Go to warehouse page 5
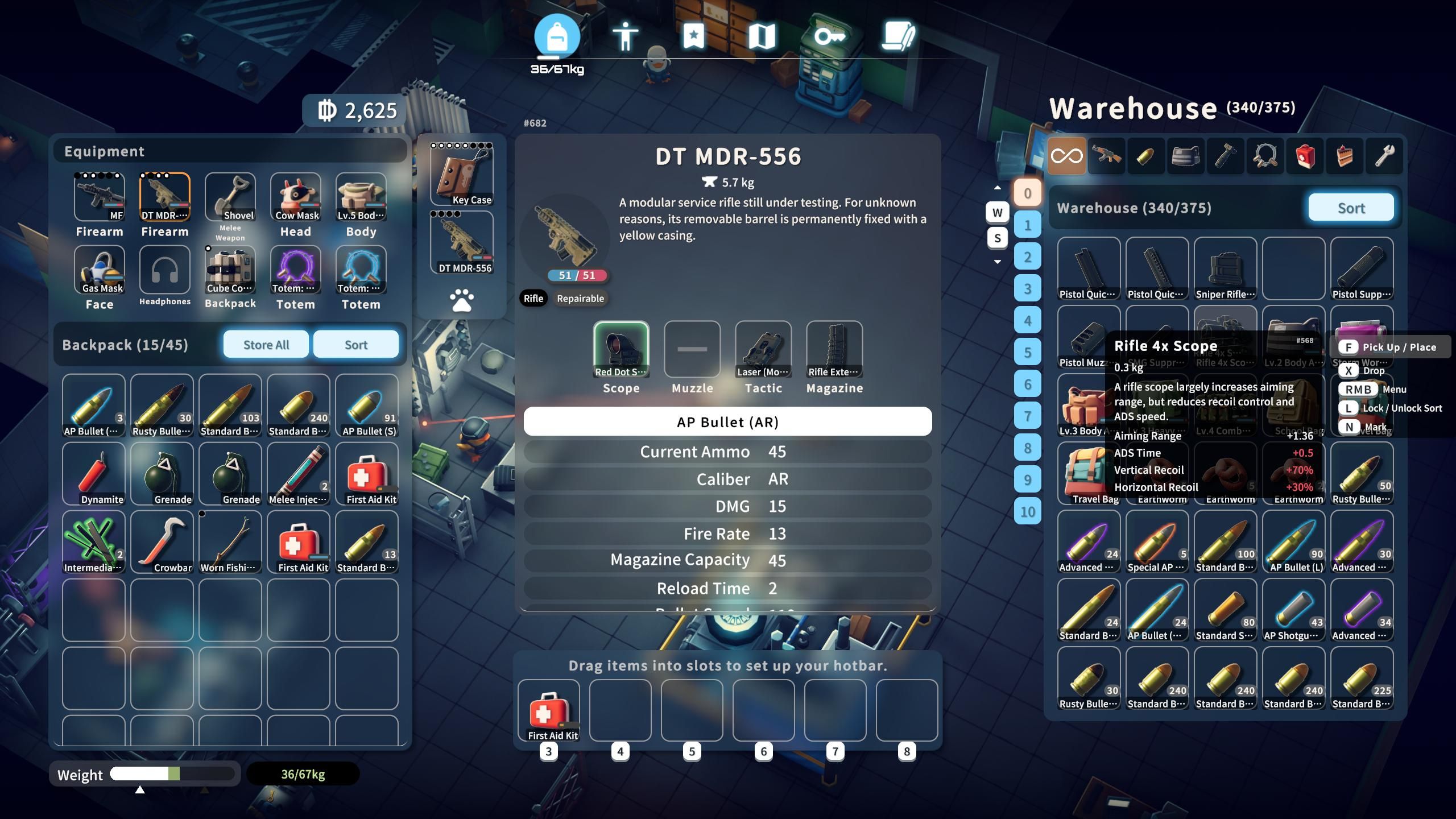 pyautogui.click(x=1027, y=352)
